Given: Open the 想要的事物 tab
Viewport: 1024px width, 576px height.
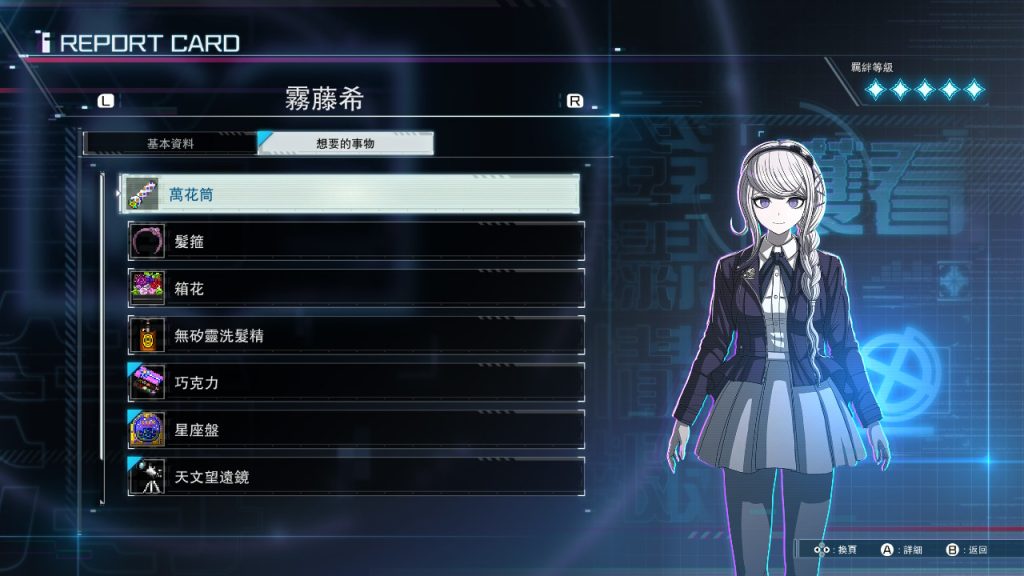Looking at the screenshot, I should point(346,143).
